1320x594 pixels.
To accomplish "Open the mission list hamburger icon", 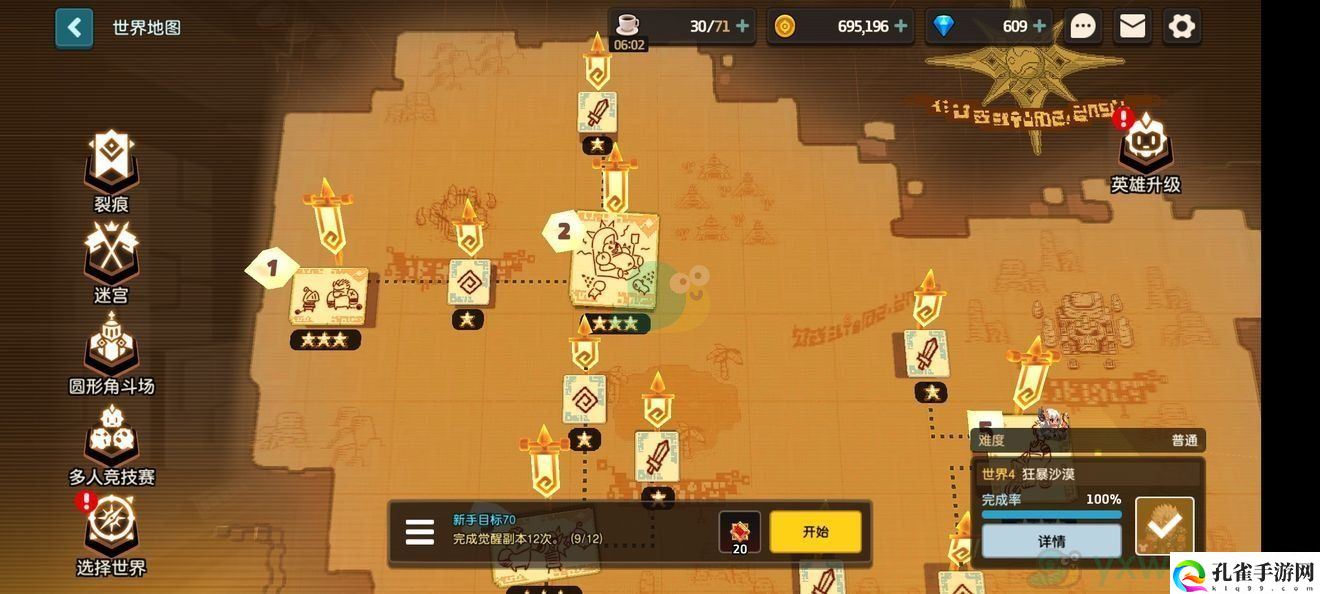I will pyautogui.click(x=420, y=532).
